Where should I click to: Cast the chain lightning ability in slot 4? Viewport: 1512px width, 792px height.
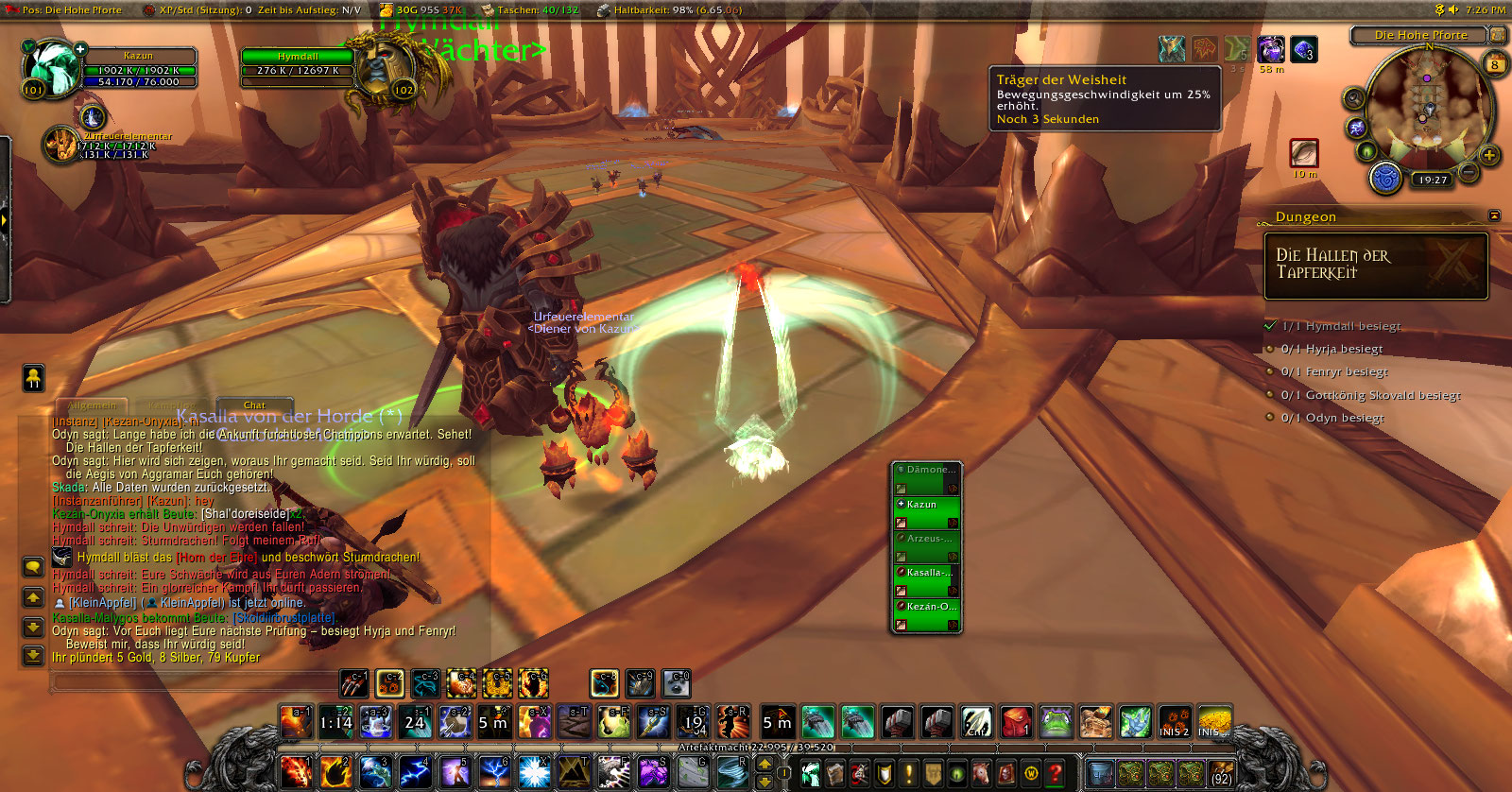[414, 772]
